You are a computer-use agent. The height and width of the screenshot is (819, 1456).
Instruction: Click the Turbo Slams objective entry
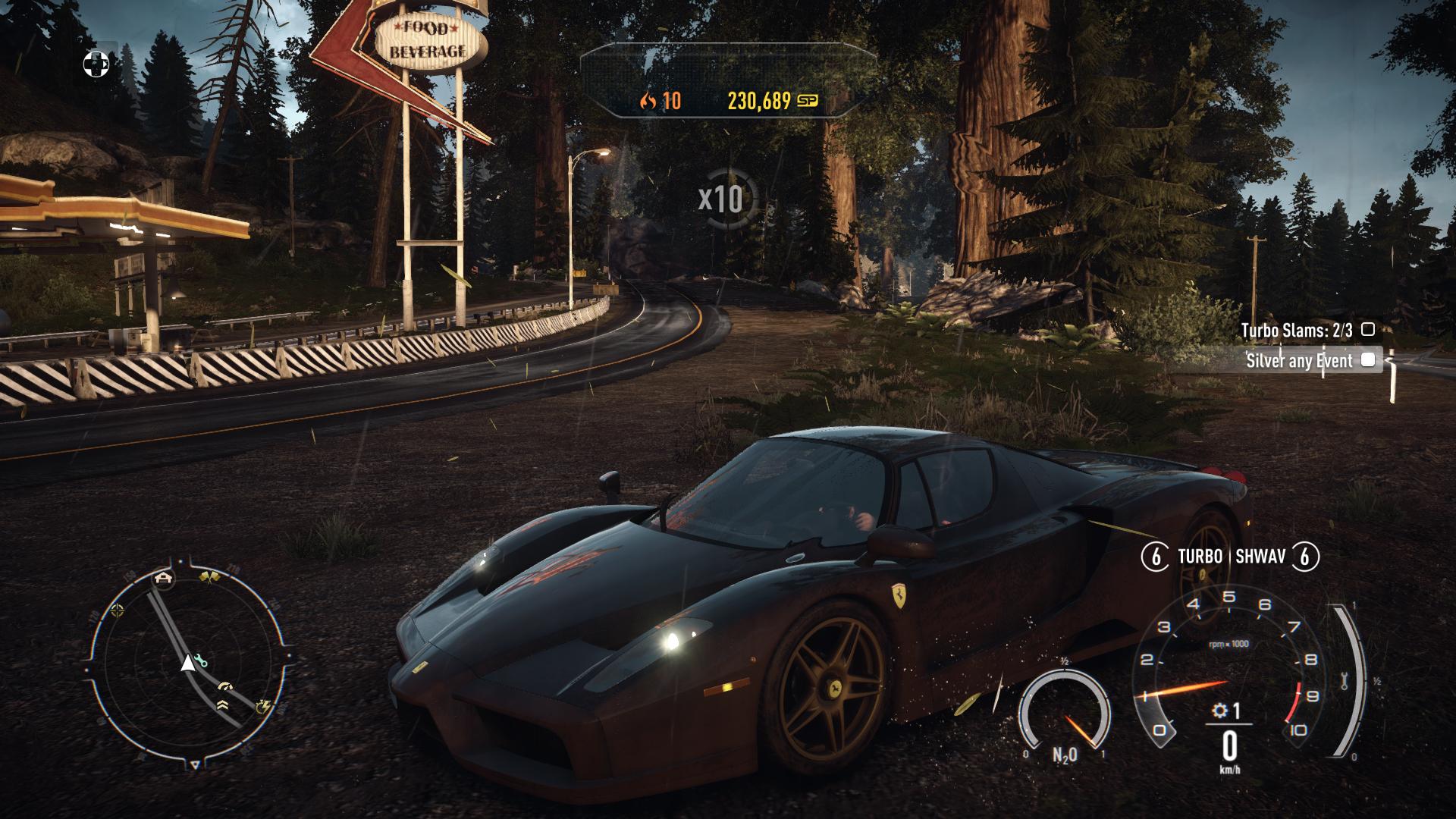pyautogui.click(x=1296, y=331)
